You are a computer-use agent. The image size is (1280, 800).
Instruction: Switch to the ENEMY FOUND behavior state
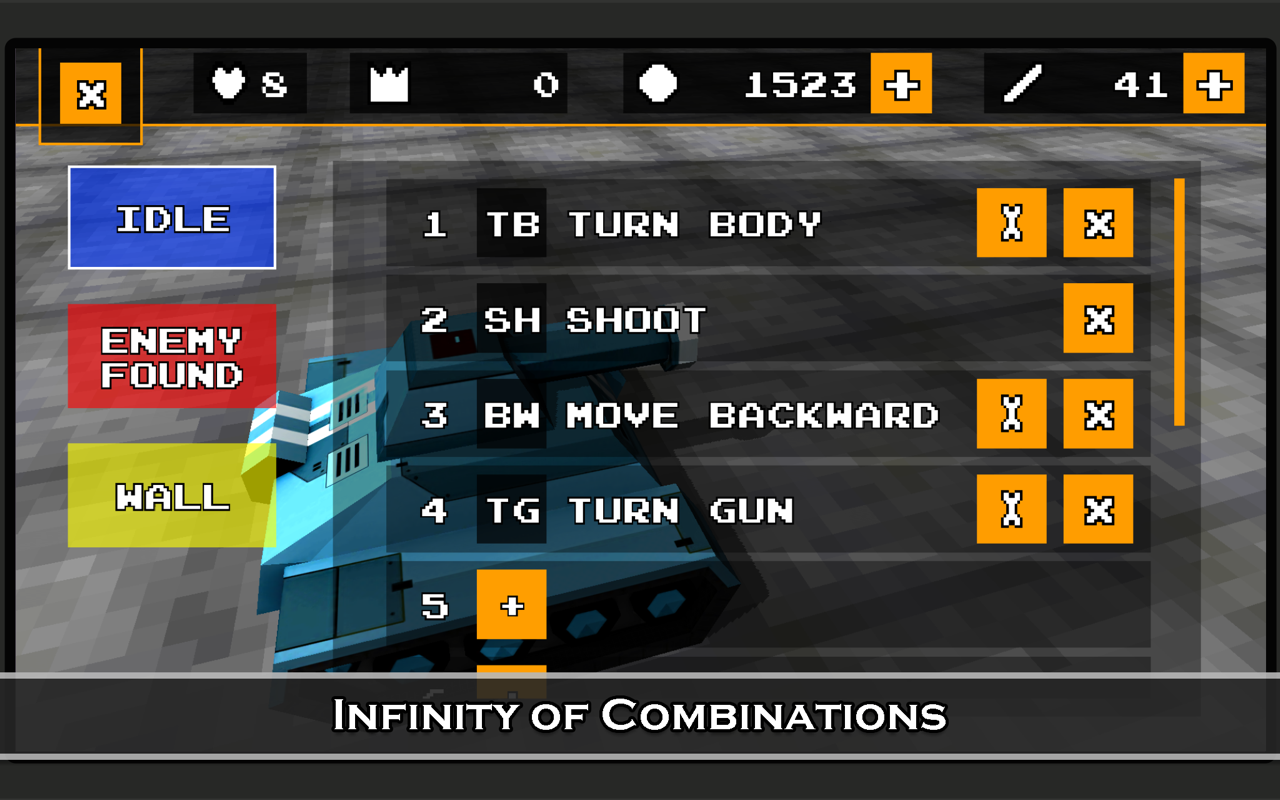pos(170,356)
